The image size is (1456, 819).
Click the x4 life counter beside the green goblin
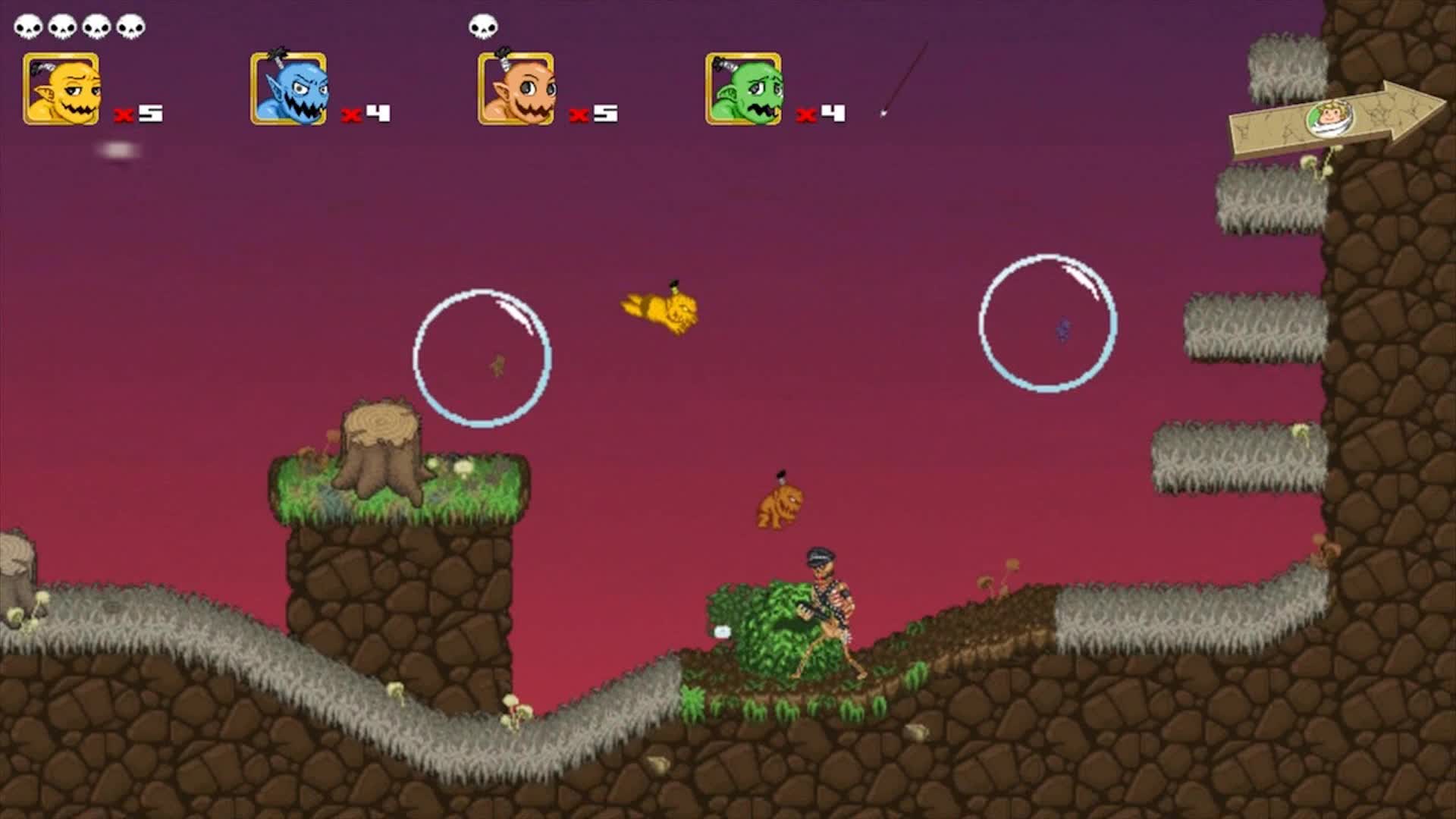pos(821,115)
